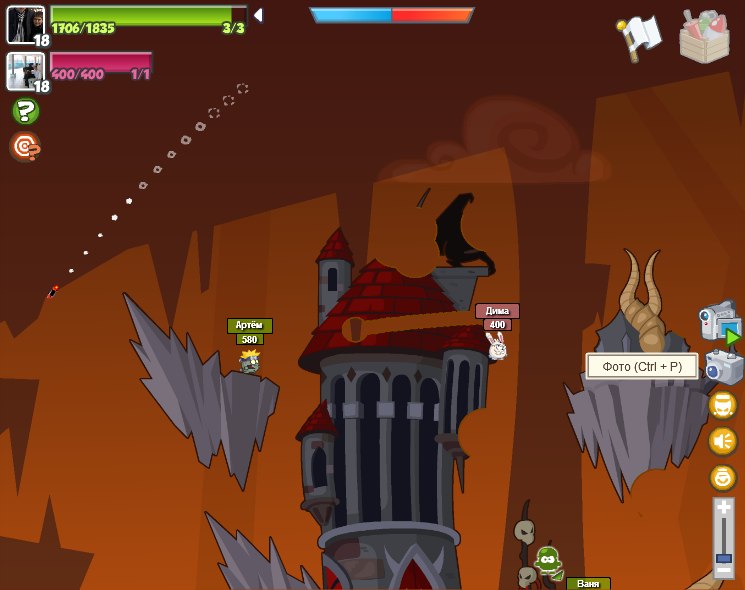The width and height of the screenshot is (745, 590).
Task: Open the green question mark help button
Action: (x=26, y=111)
